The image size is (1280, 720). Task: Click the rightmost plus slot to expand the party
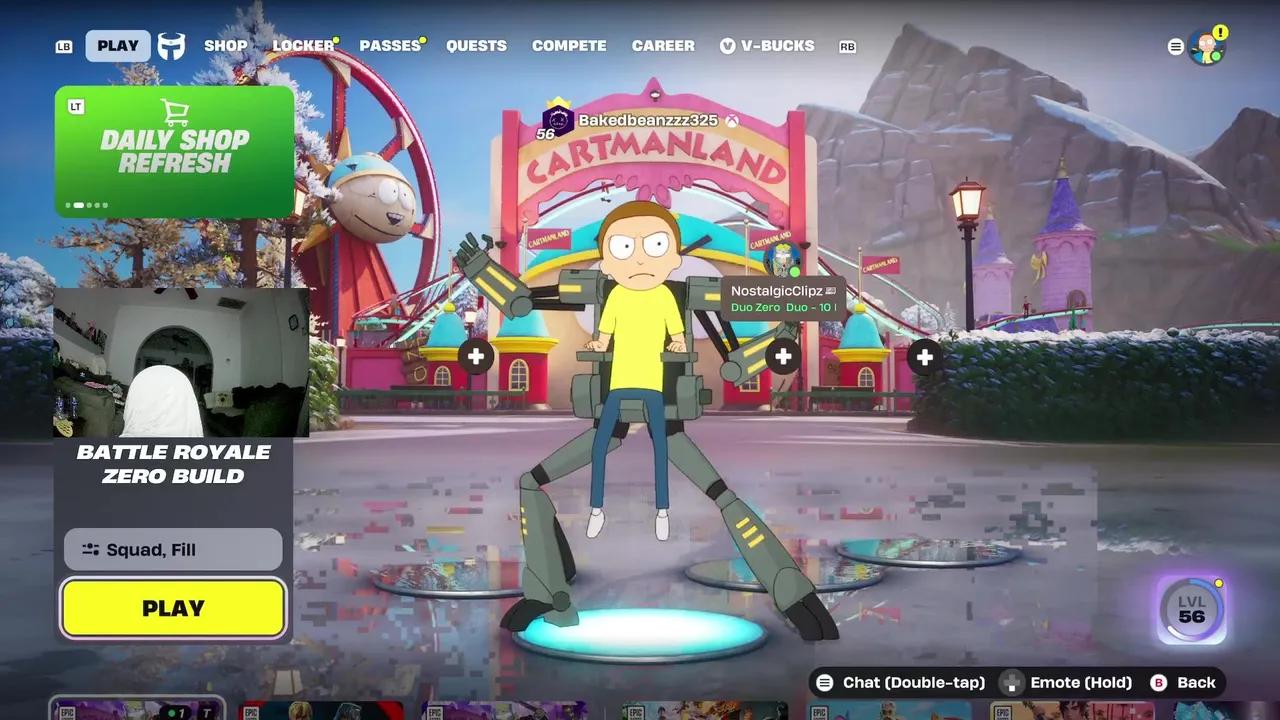coord(923,355)
